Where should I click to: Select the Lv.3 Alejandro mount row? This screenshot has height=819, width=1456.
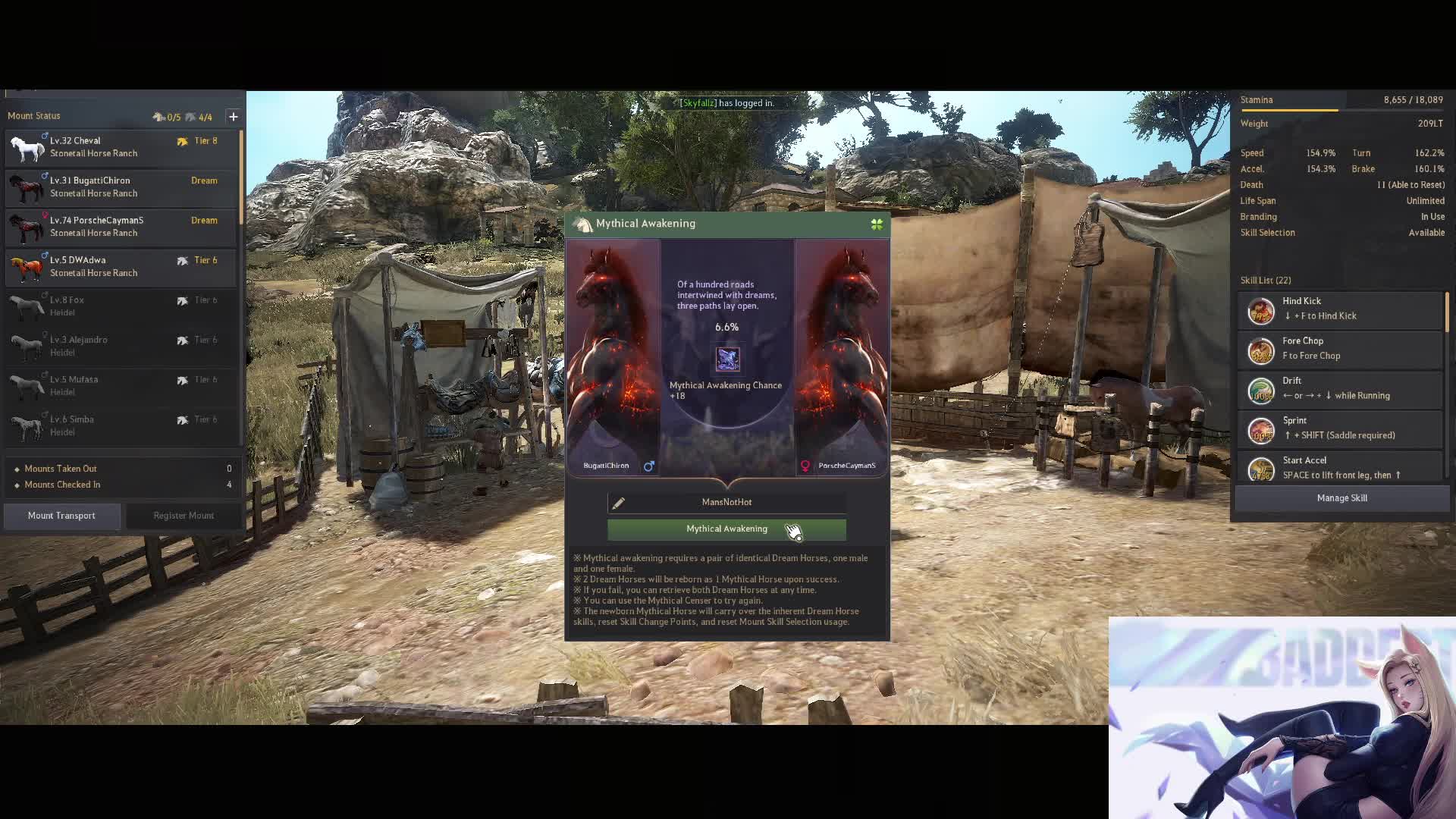pos(121,347)
